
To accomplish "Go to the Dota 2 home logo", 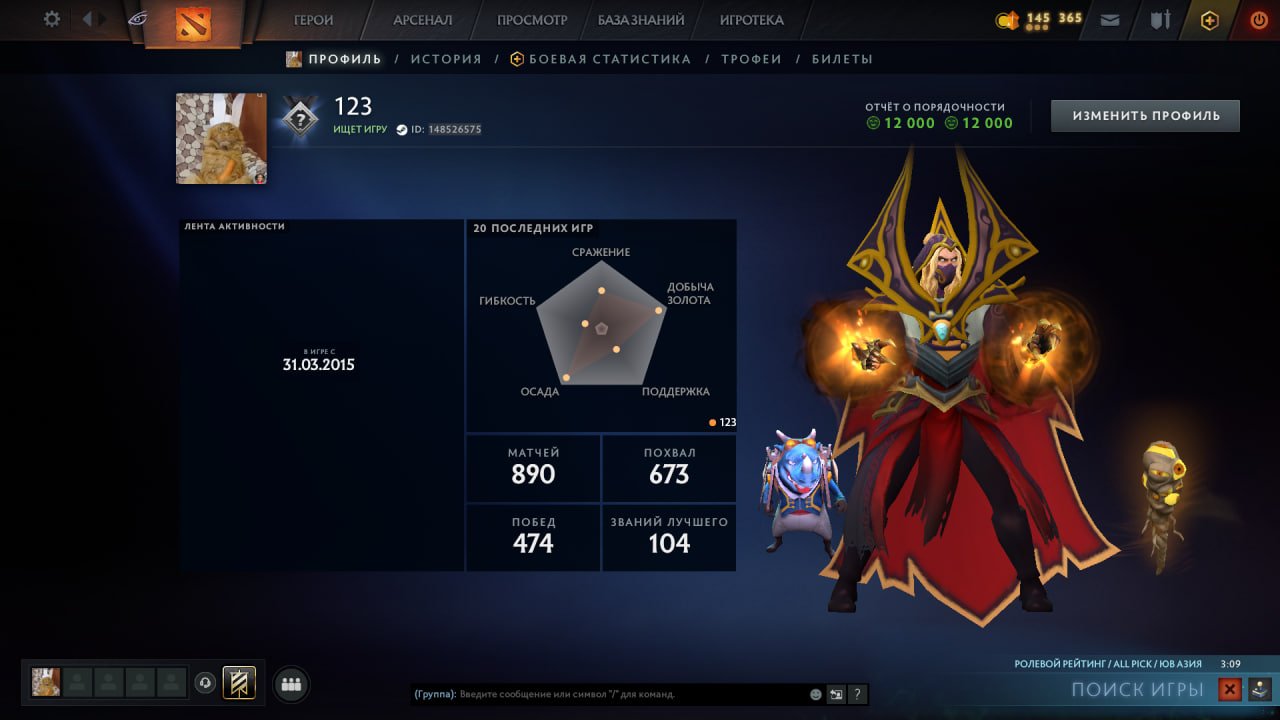I will tap(193, 23).
